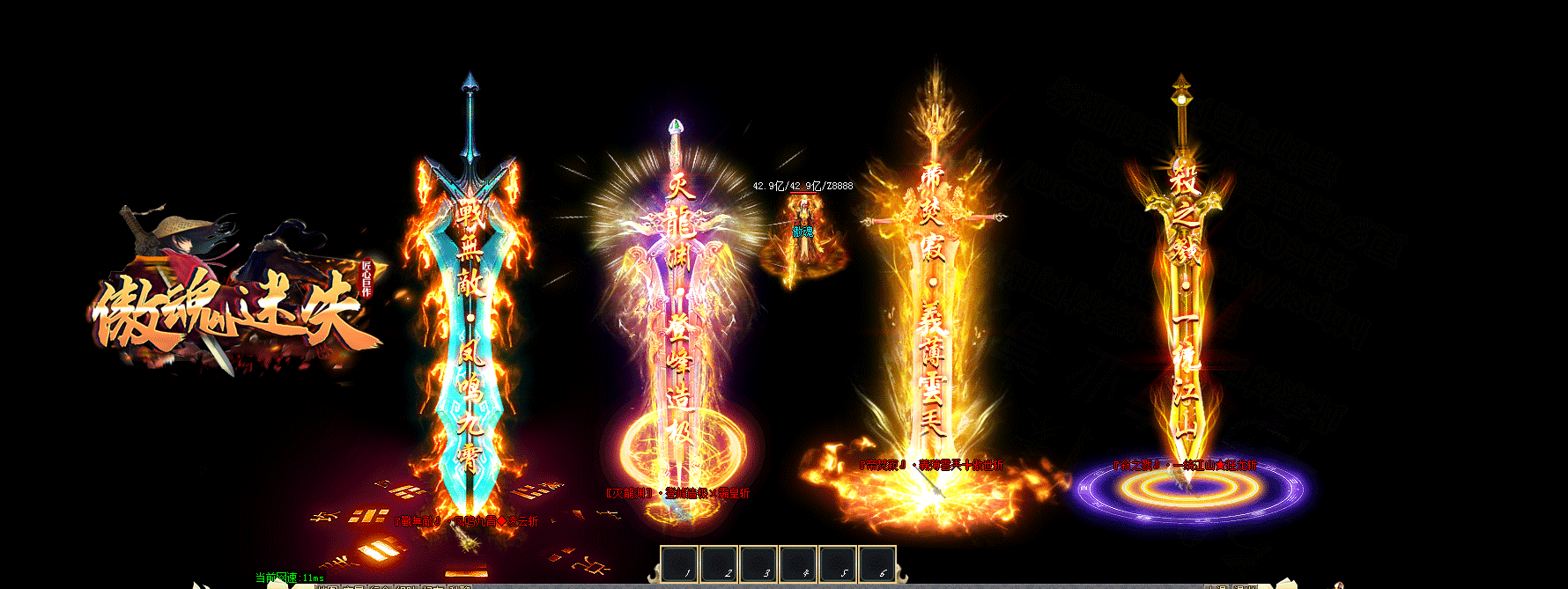The image size is (1568, 589).
Task: Select hotbar slot numbered 1
Action: click(x=679, y=564)
